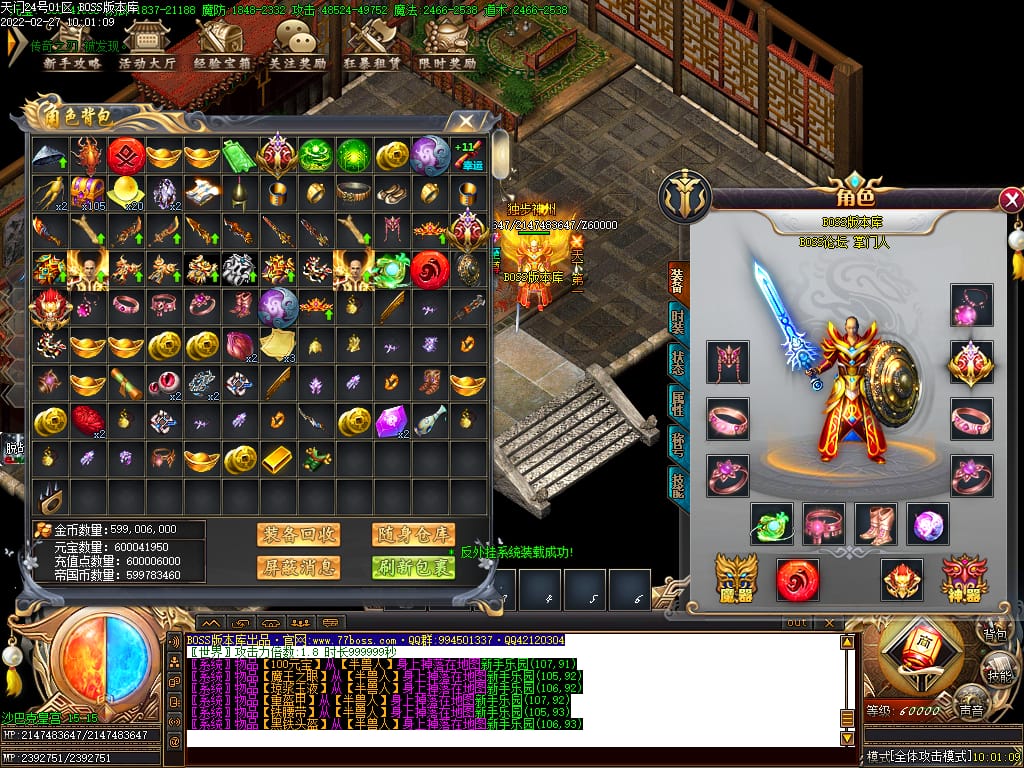Refresh the bag with 刷新包裹
Image resolution: width=1024 pixels, height=768 pixels.
click(x=413, y=568)
